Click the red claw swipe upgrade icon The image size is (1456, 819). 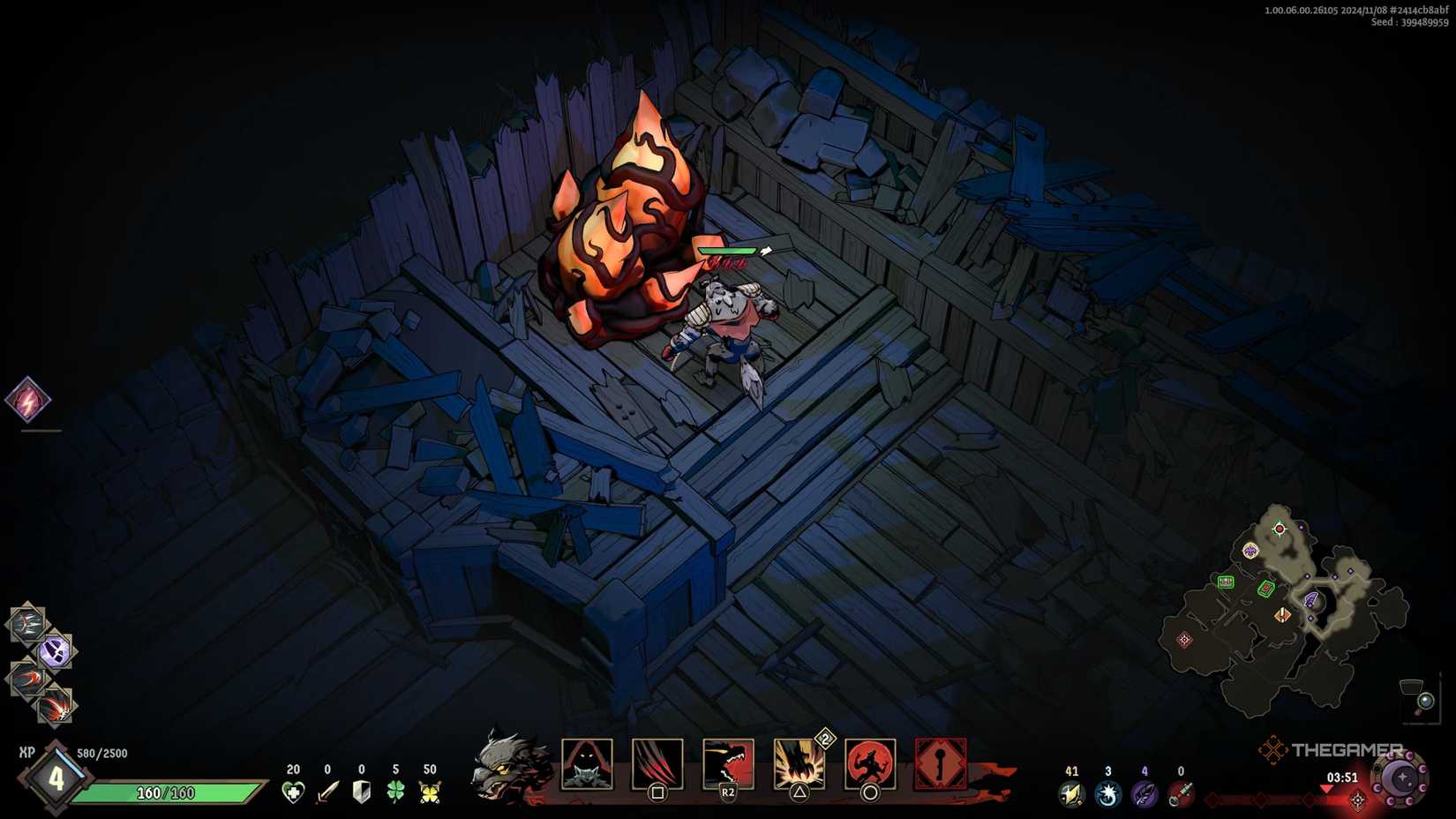click(28, 677)
